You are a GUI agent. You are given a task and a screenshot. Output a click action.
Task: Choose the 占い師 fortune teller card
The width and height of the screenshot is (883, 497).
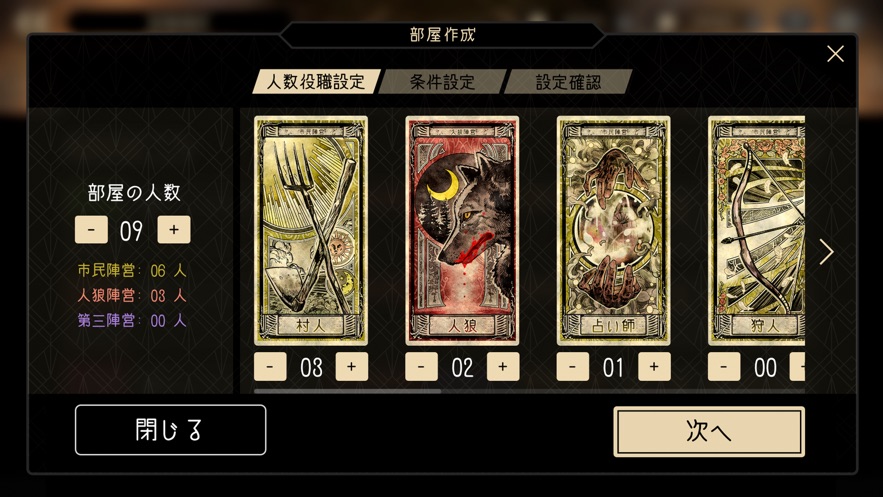pos(613,230)
